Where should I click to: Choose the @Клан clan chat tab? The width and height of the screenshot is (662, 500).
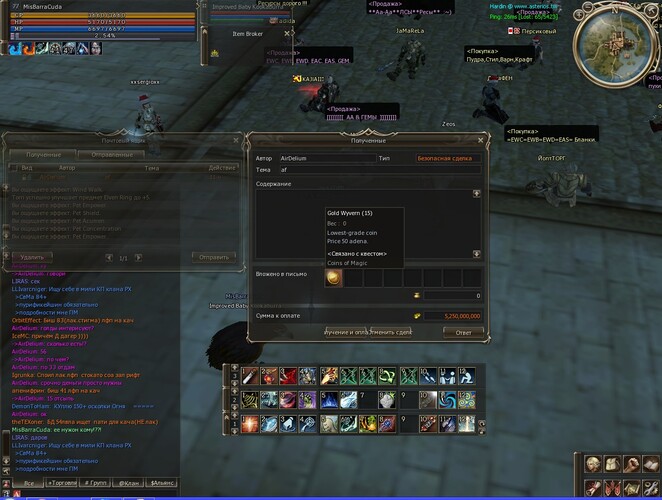[x=130, y=483]
